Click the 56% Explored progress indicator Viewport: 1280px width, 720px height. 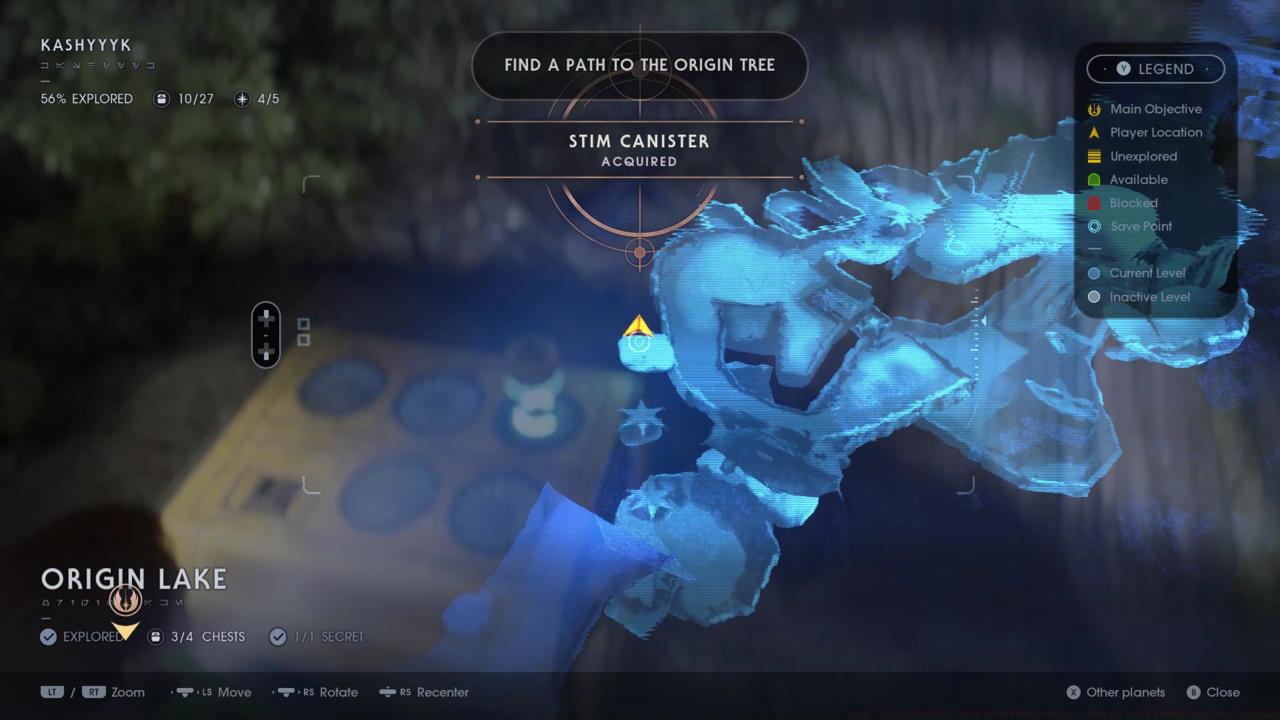coord(86,98)
